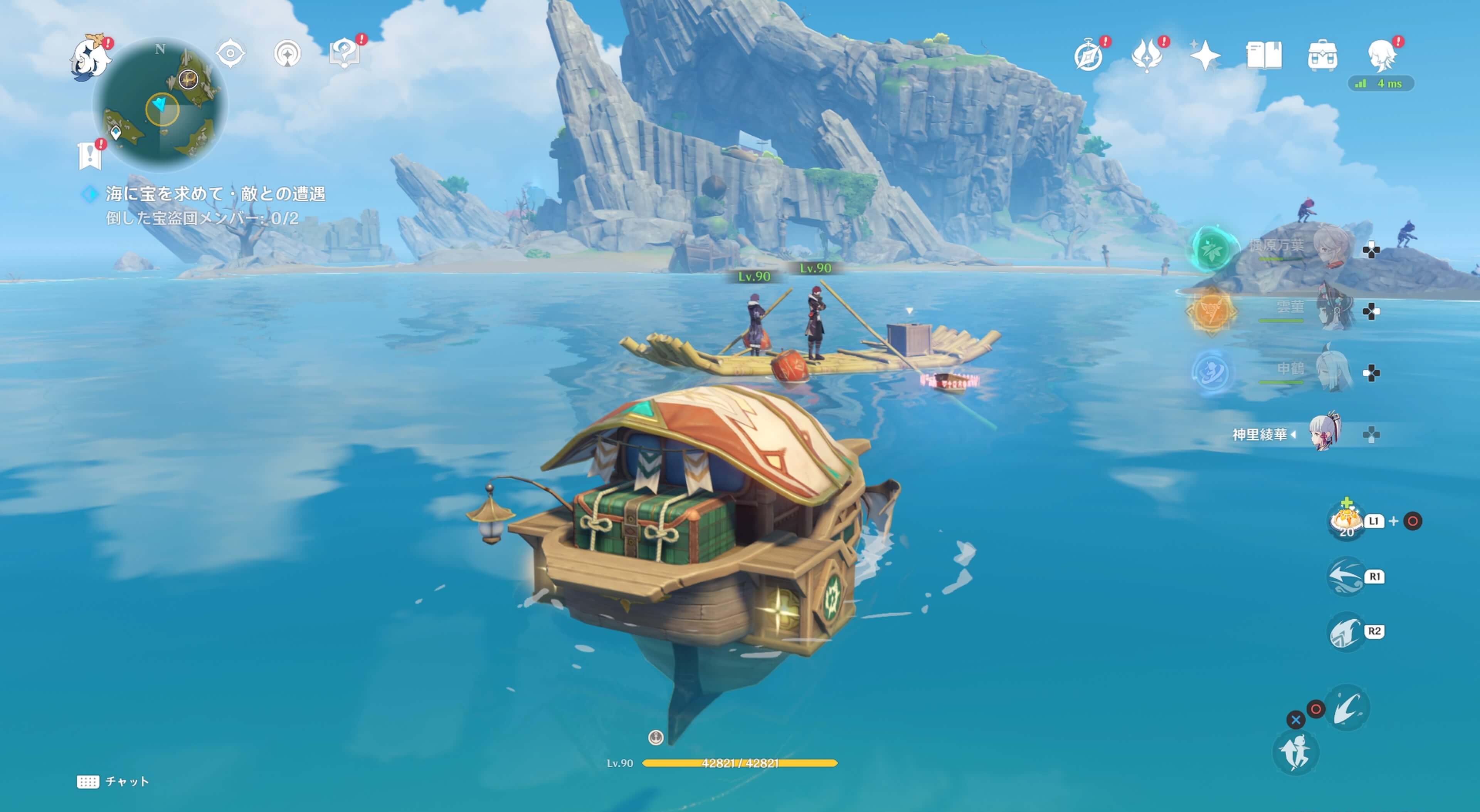The image size is (1480, 812).
Task: Open the チャット chat box
Action: pyautogui.click(x=113, y=782)
